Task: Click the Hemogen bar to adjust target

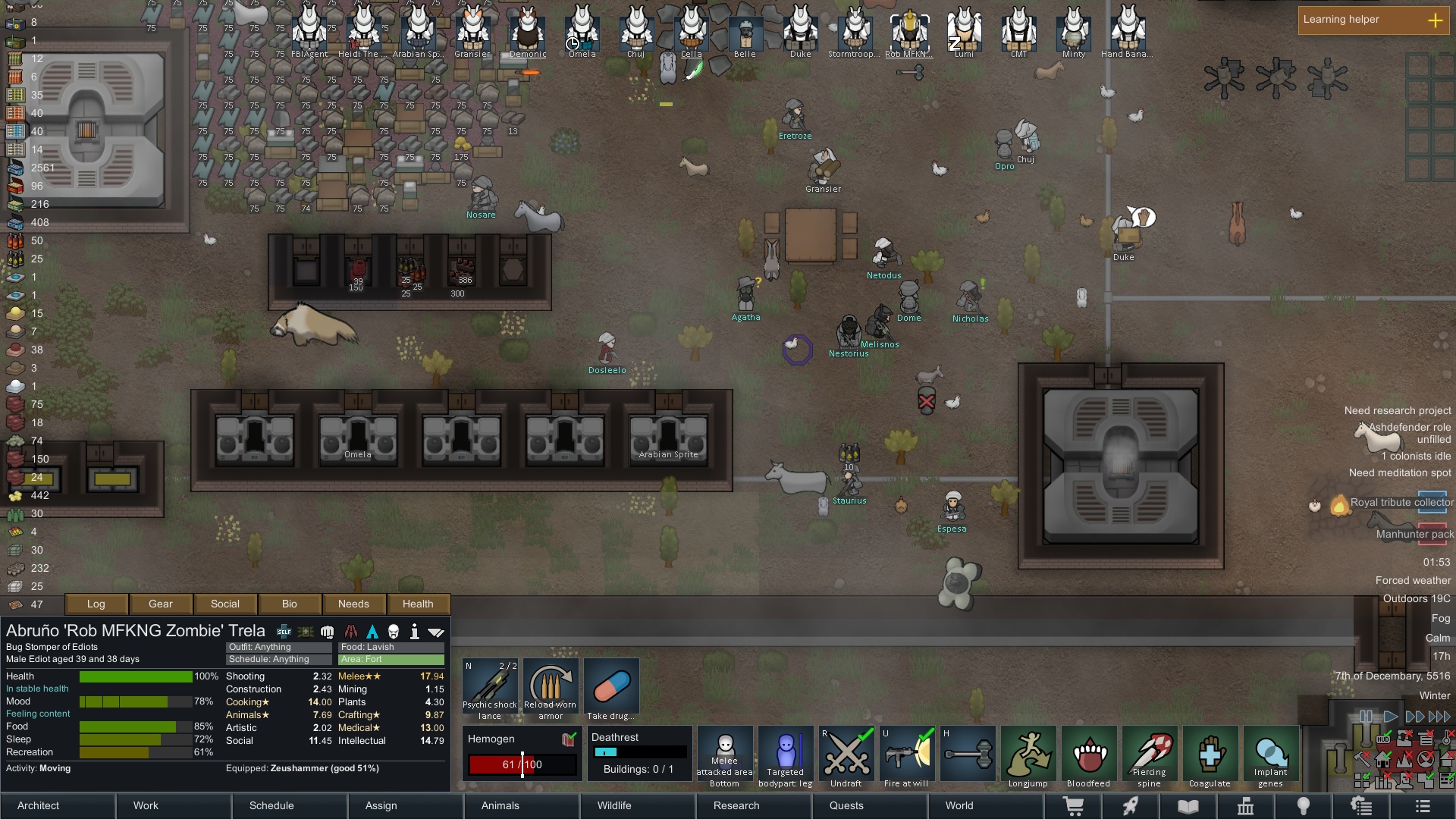Action: tap(523, 764)
